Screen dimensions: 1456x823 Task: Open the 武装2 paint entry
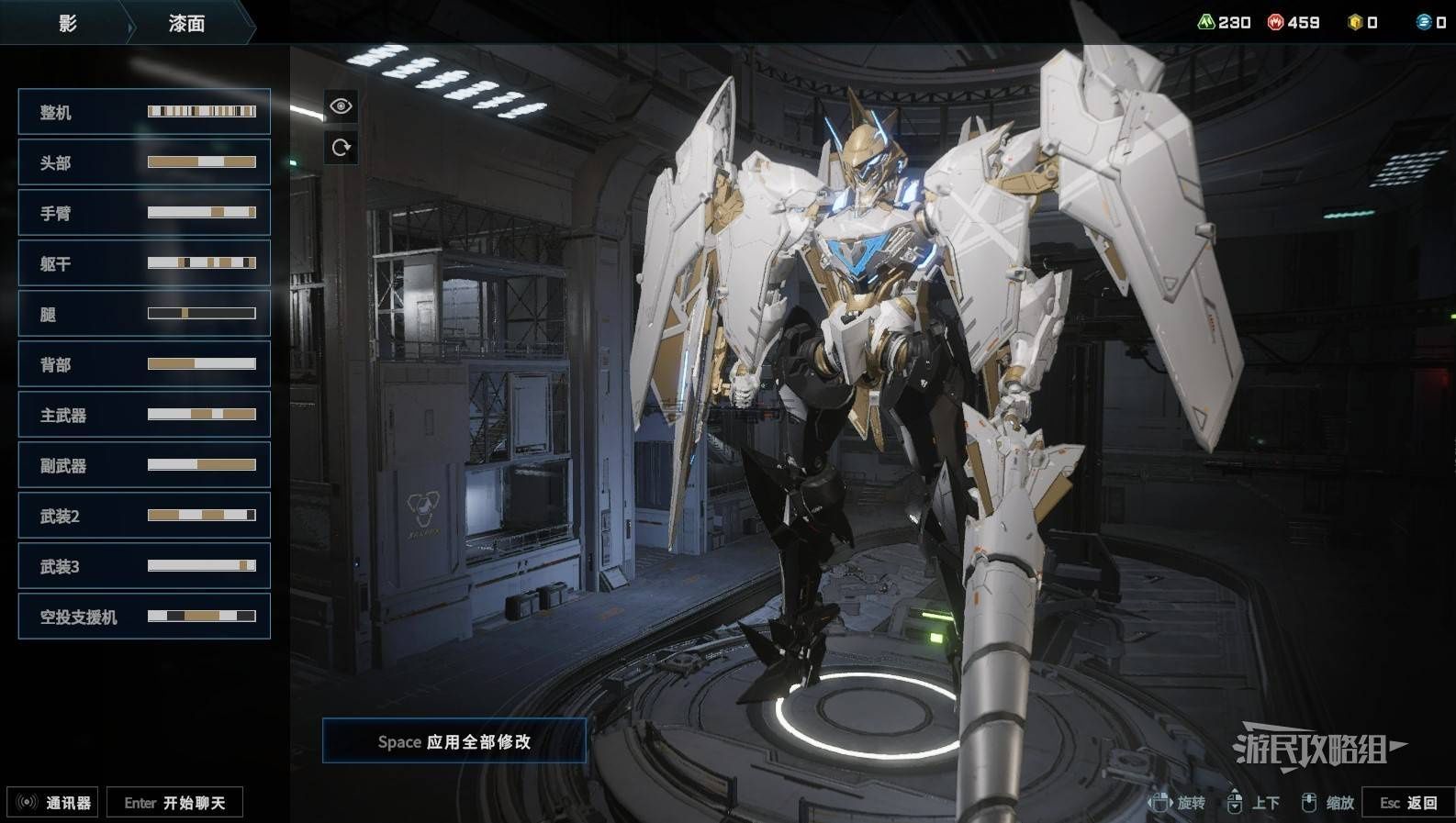[x=144, y=516]
